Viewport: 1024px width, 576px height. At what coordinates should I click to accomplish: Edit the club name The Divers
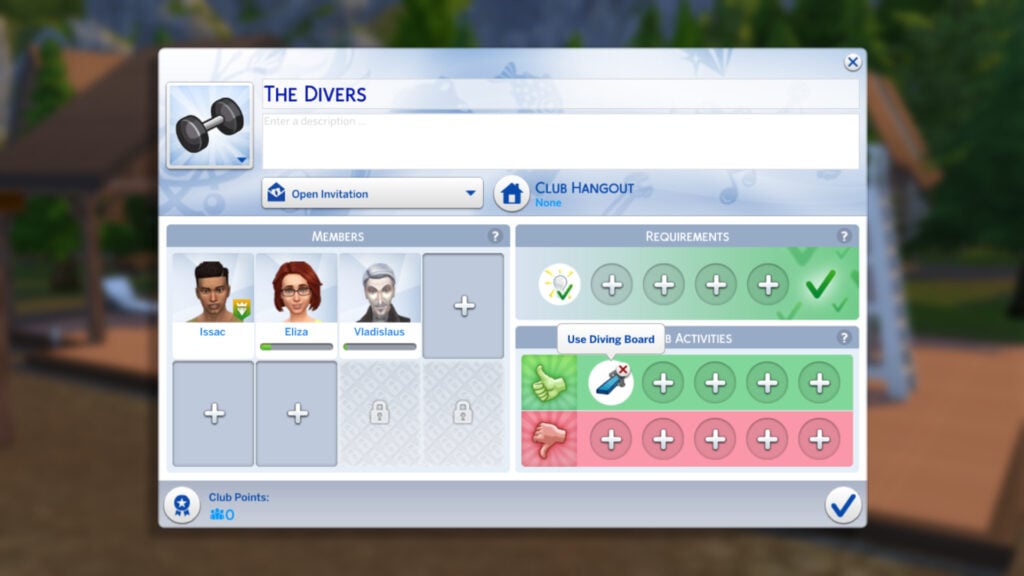point(560,94)
